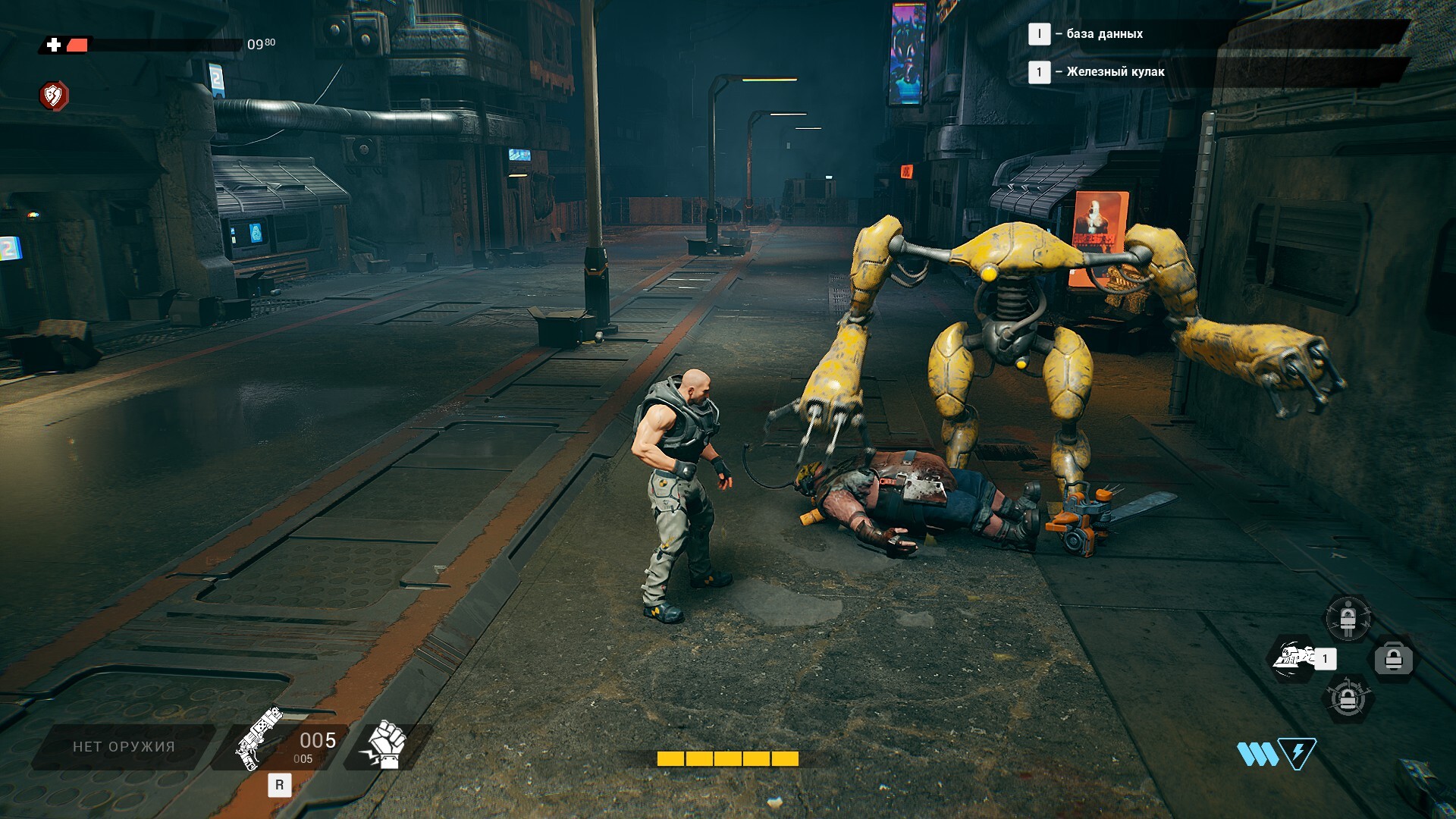This screenshot has width=1456, height=819.
Task: Click the blue lightning energy icon
Action: click(1297, 754)
